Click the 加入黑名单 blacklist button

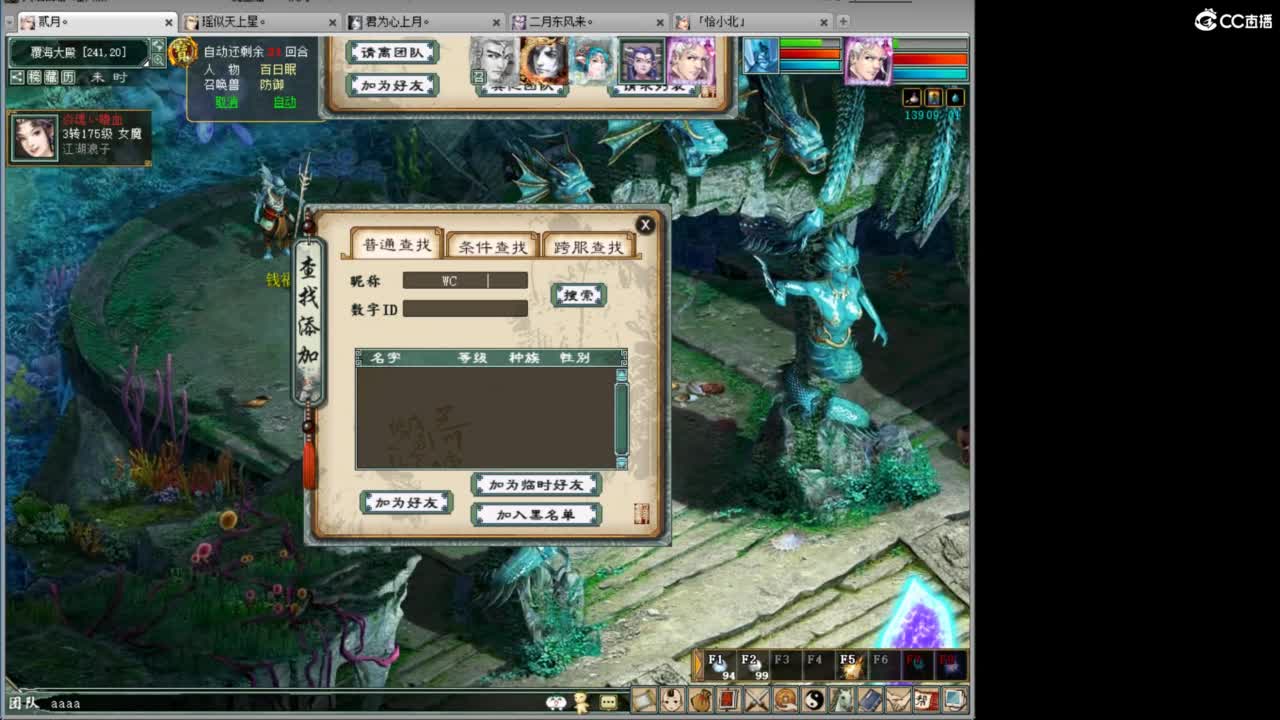(536, 515)
